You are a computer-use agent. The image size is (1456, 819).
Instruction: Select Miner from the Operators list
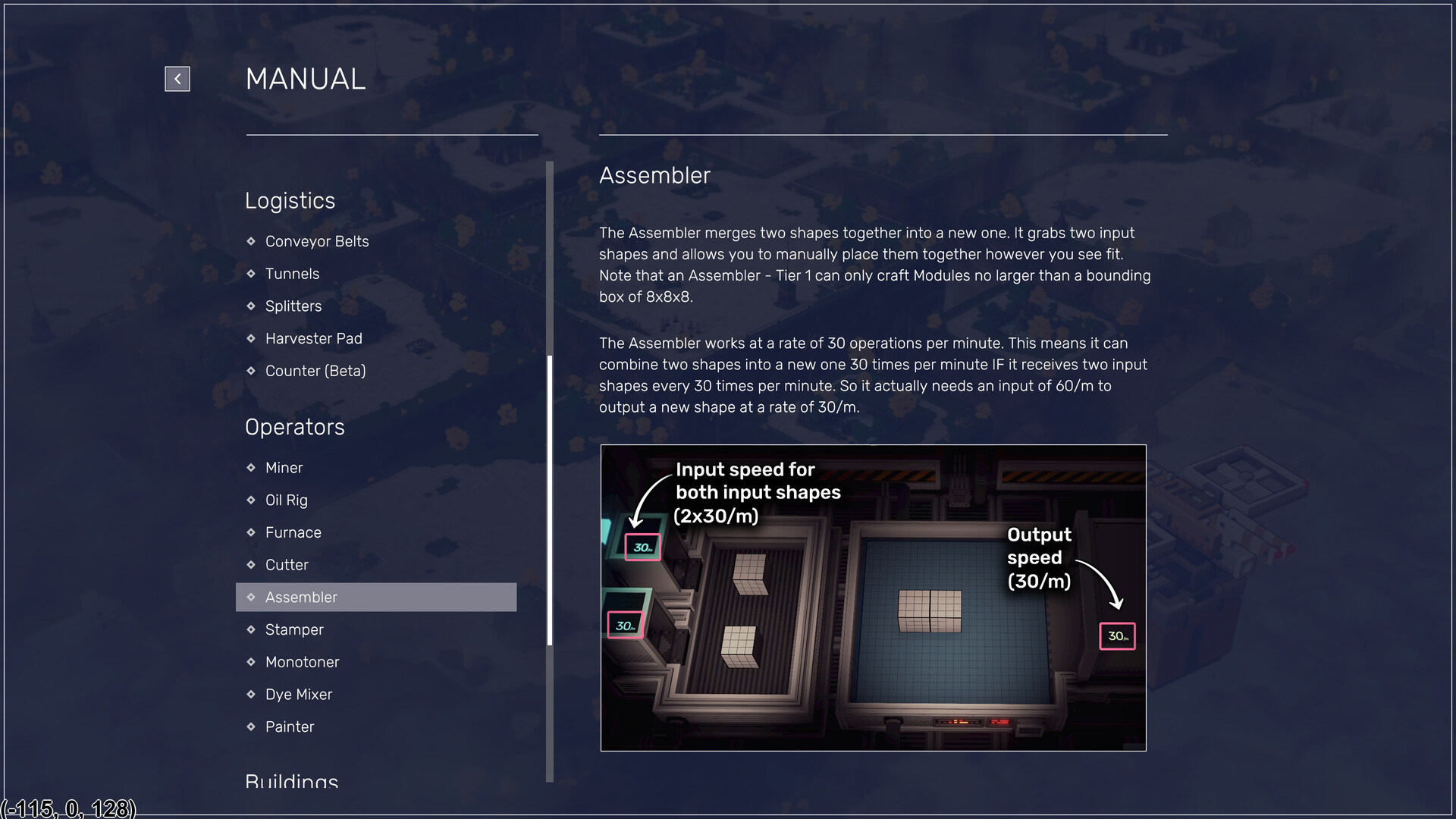click(284, 468)
